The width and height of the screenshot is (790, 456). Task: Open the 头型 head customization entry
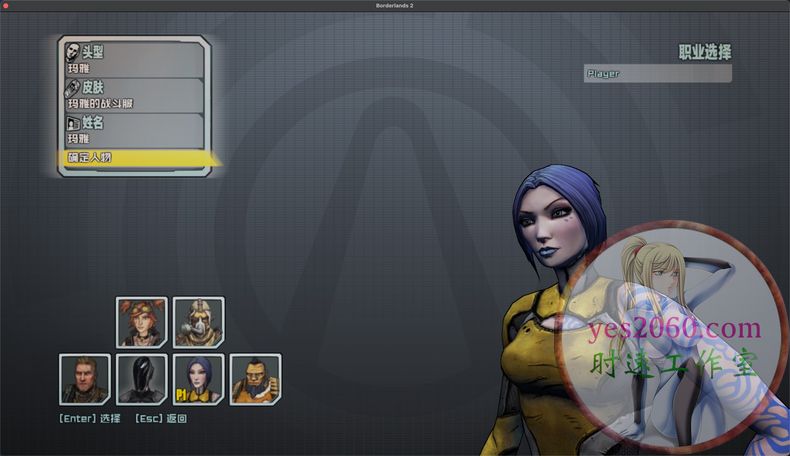click(133, 59)
